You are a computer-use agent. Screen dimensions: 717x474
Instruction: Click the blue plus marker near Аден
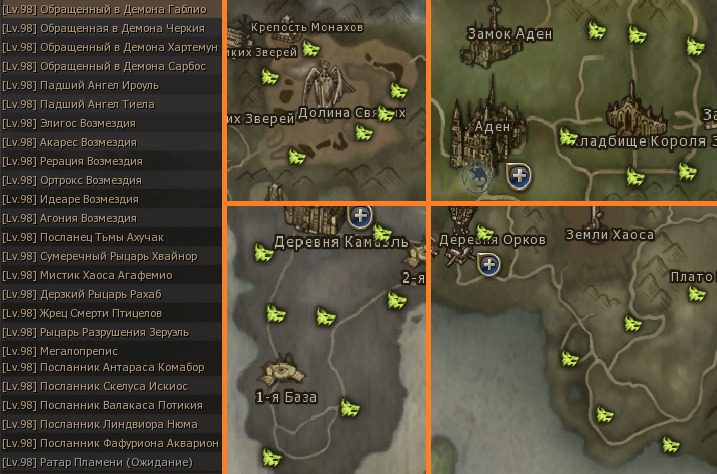[519, 176]
